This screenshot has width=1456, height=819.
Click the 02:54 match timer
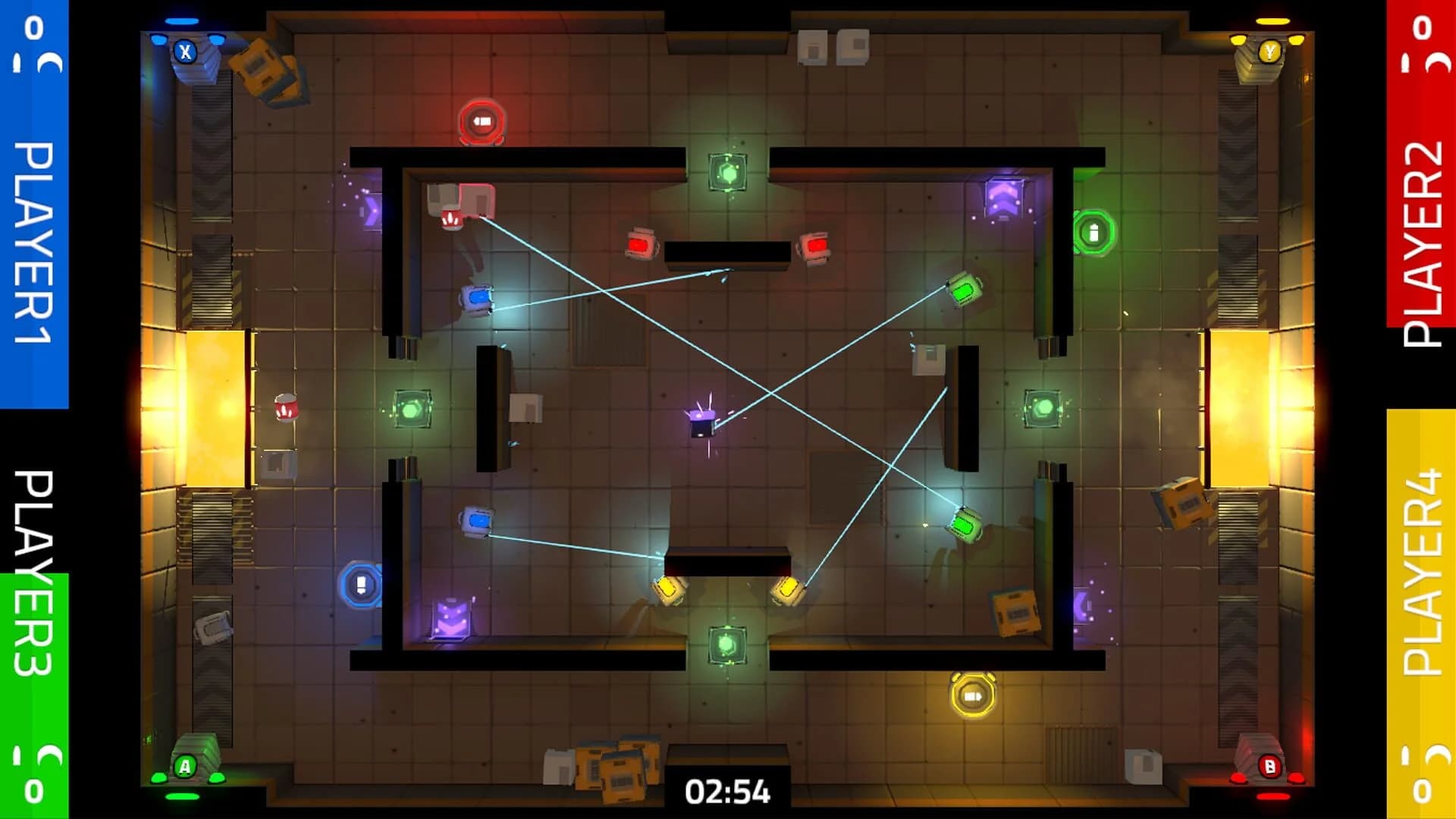click(x=728, y=790)
